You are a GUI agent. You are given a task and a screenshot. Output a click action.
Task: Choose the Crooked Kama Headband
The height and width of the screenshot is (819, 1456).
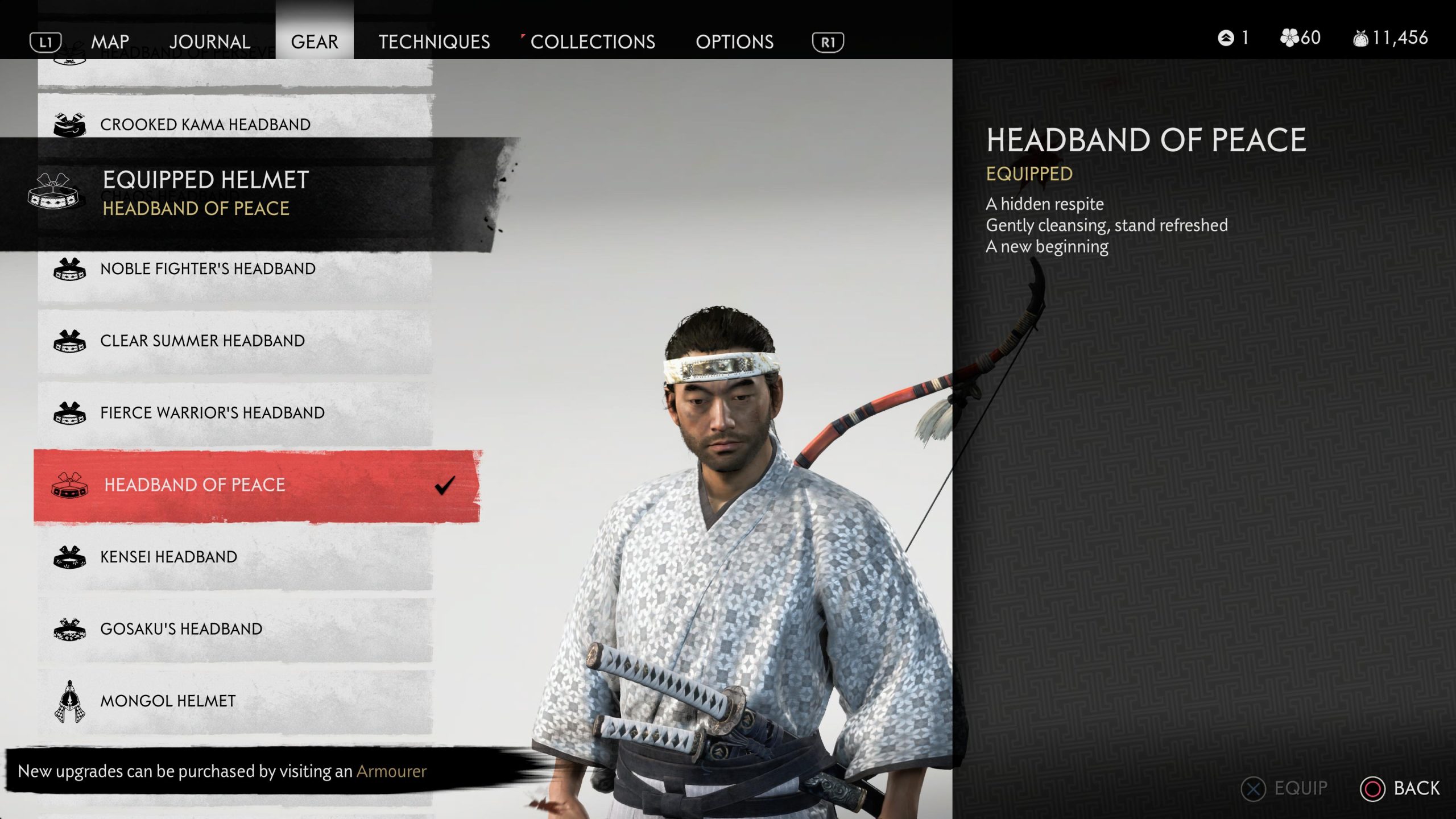205,125
